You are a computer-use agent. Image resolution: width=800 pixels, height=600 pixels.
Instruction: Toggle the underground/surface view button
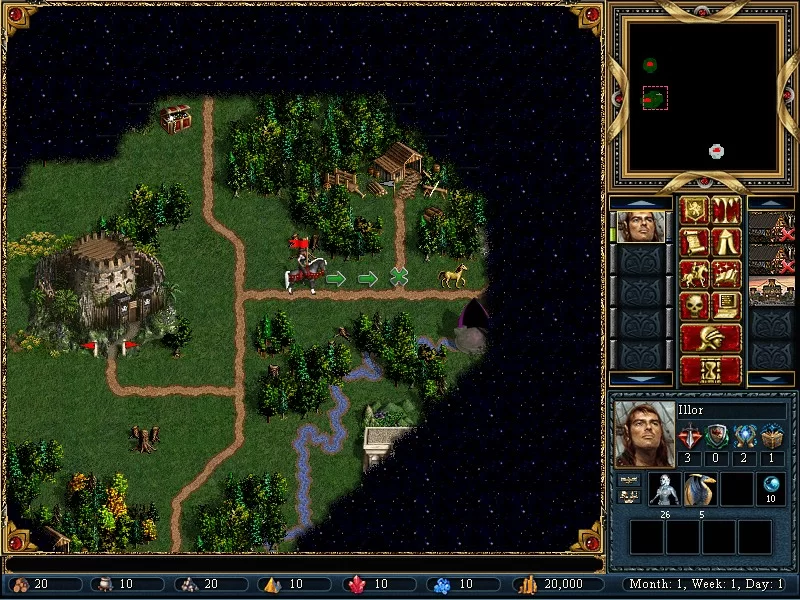click(x=726, y=211)
